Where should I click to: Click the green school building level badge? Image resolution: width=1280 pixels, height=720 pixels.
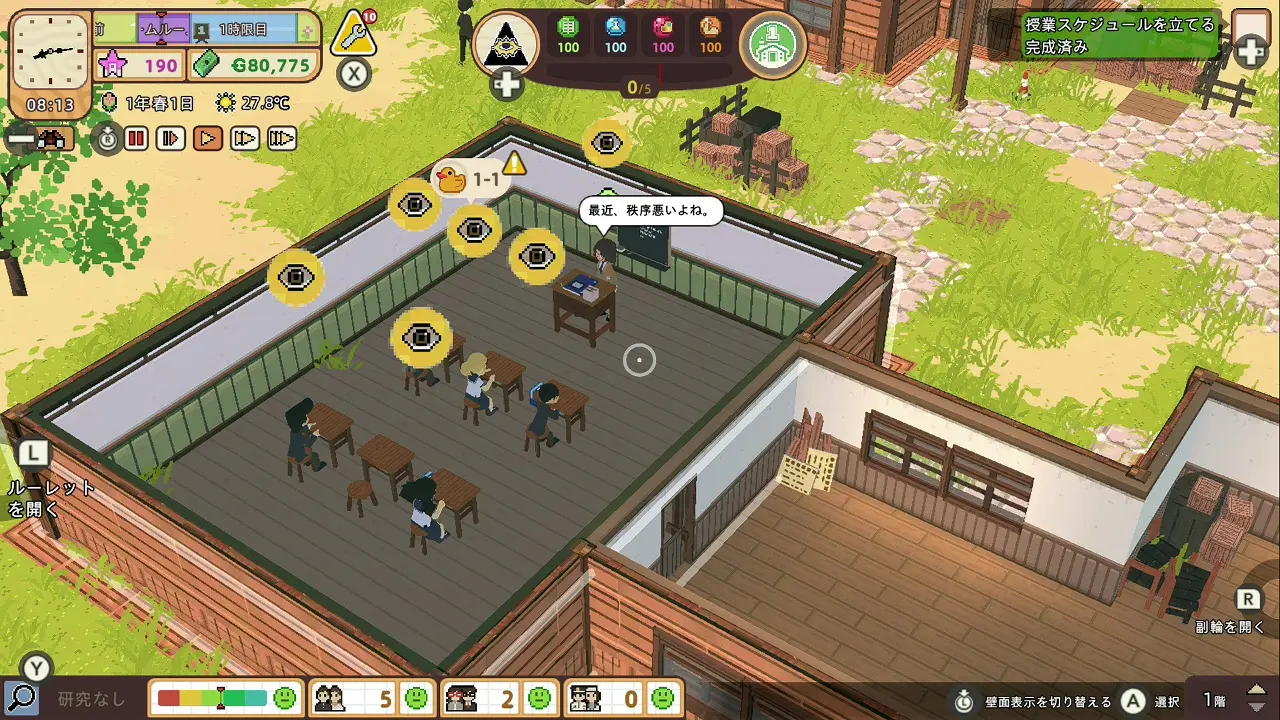coord(772,44)
